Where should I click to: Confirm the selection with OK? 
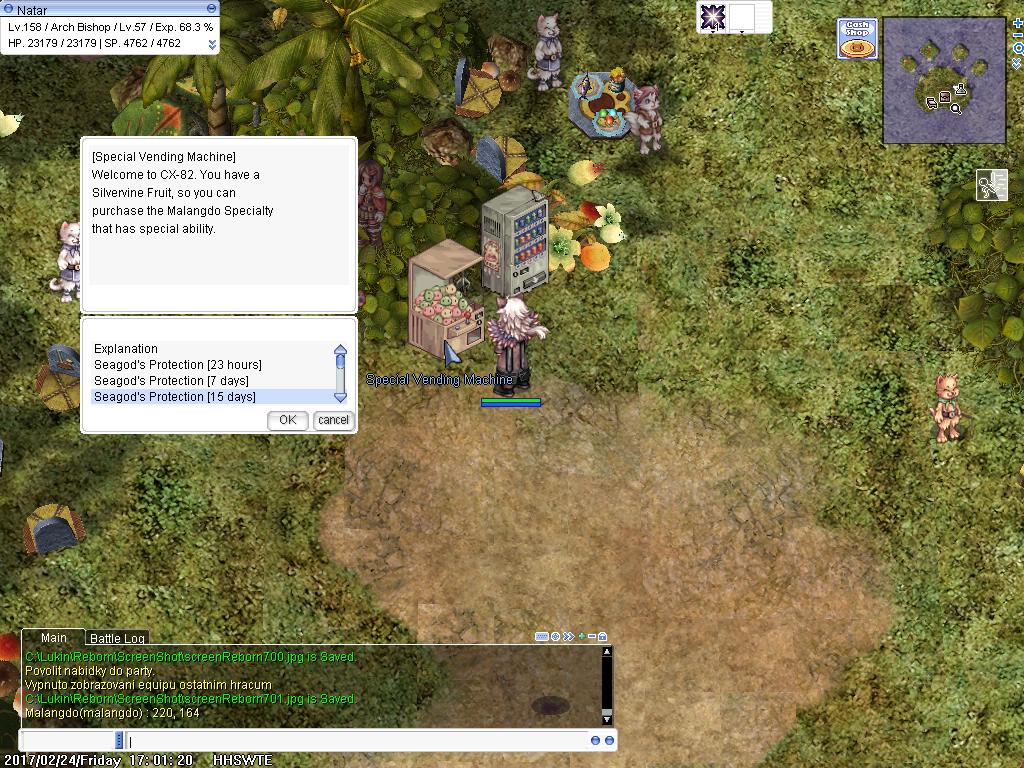287,420
